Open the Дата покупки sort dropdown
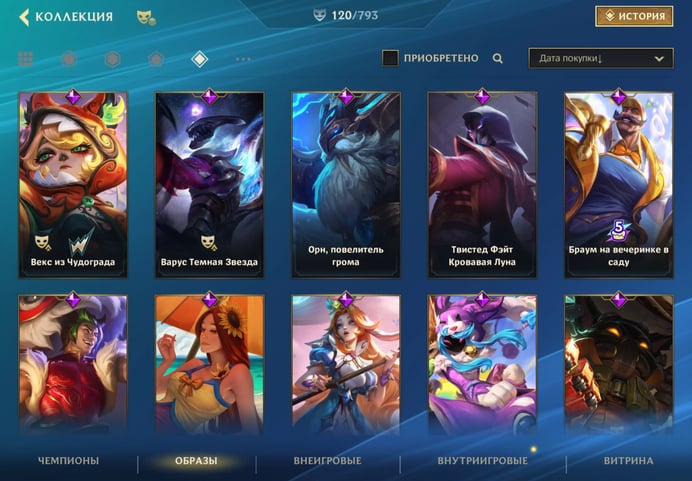 pyautogui.click(x=600, y=59)
